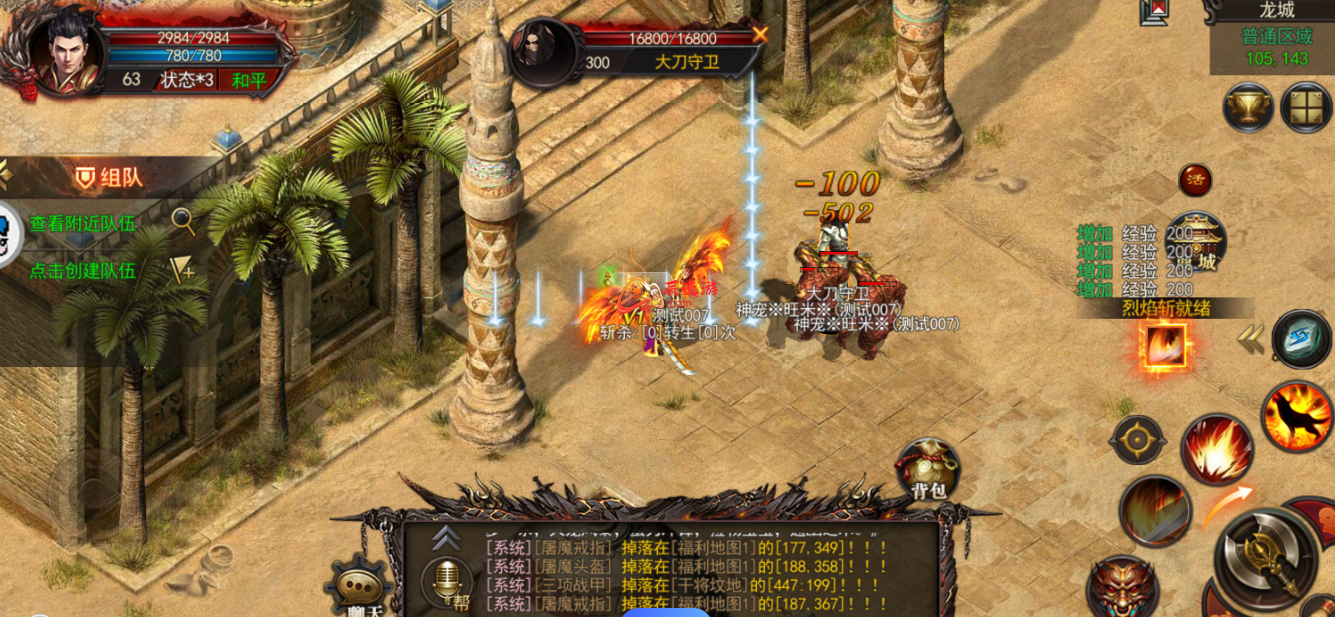Tap the microphone voice chat button

click(x=445, y=579)
